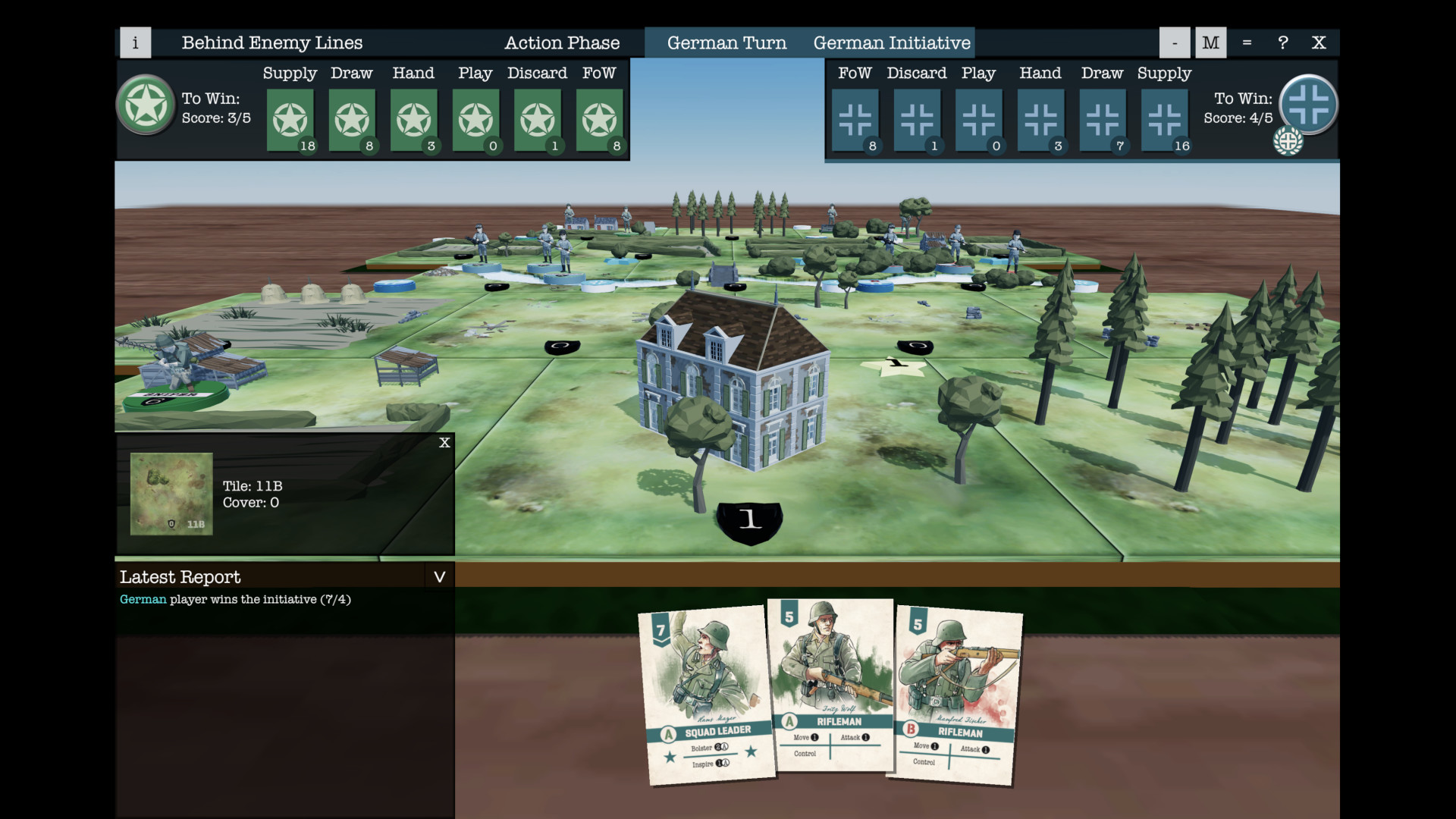Open the German Draw pile

1103,119
